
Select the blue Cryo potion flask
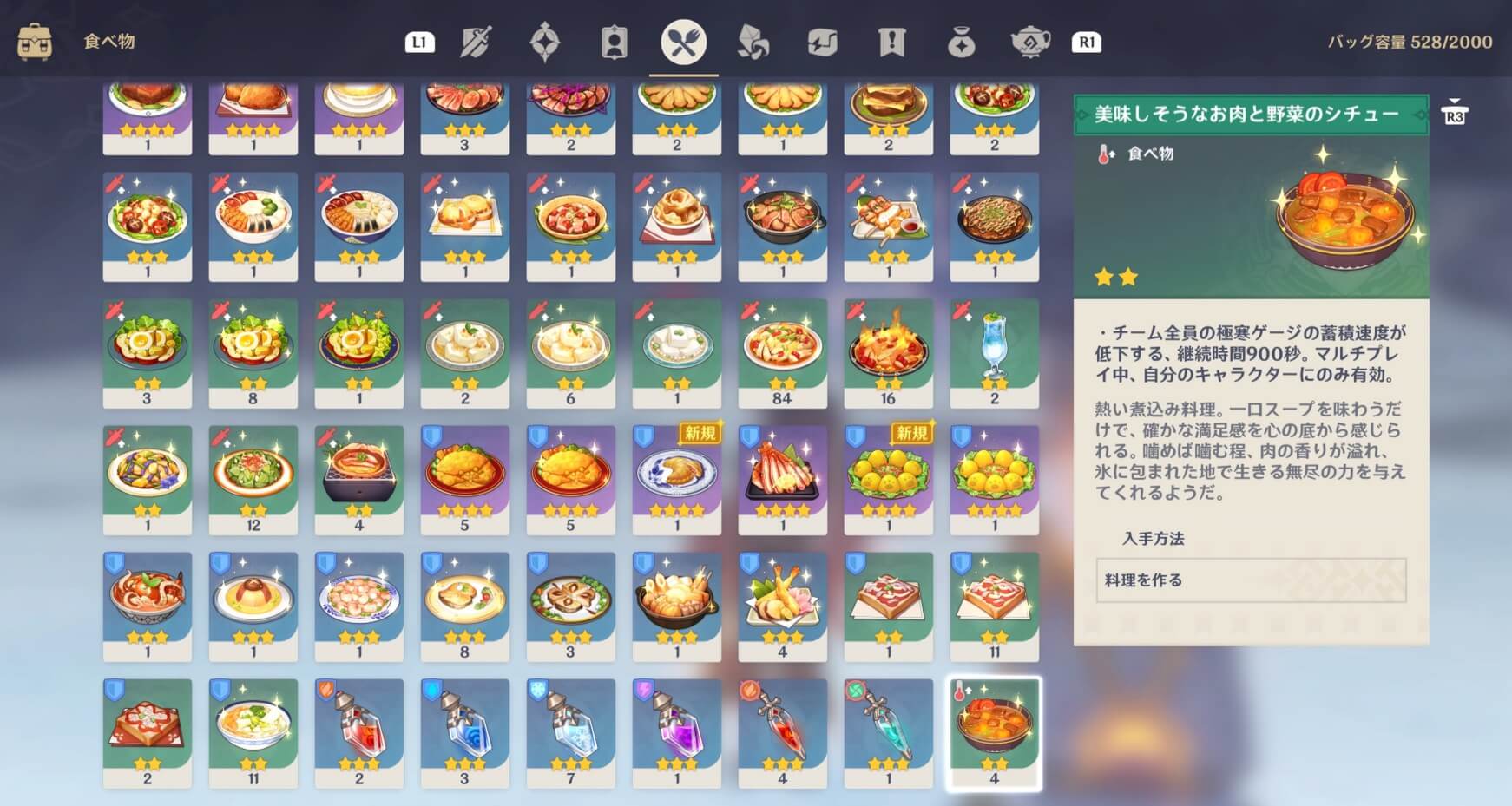pyautogui.click(x=570, y=731)
